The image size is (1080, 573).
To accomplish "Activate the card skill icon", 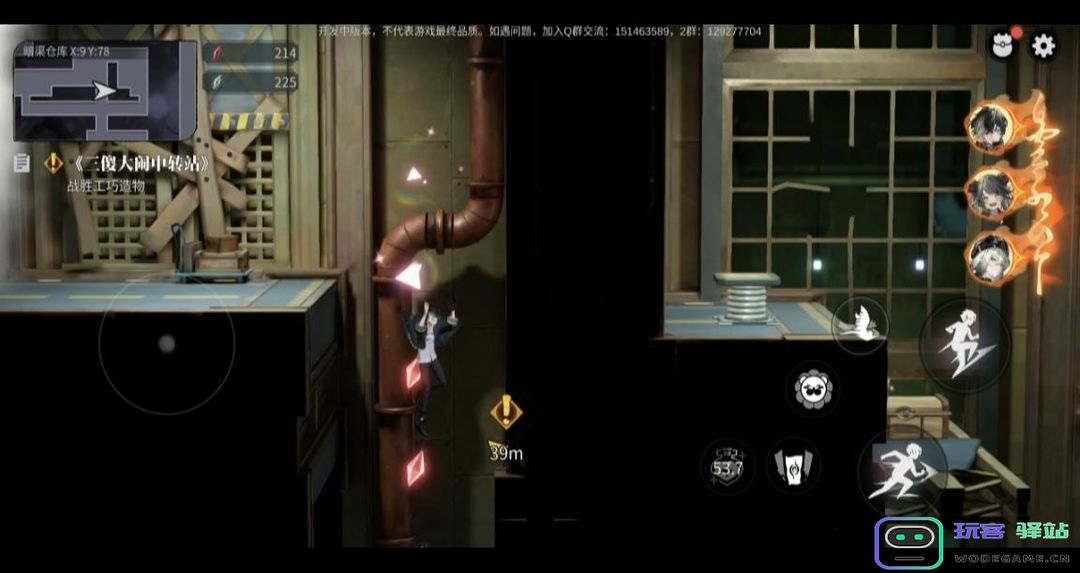I will coord(793,466).
